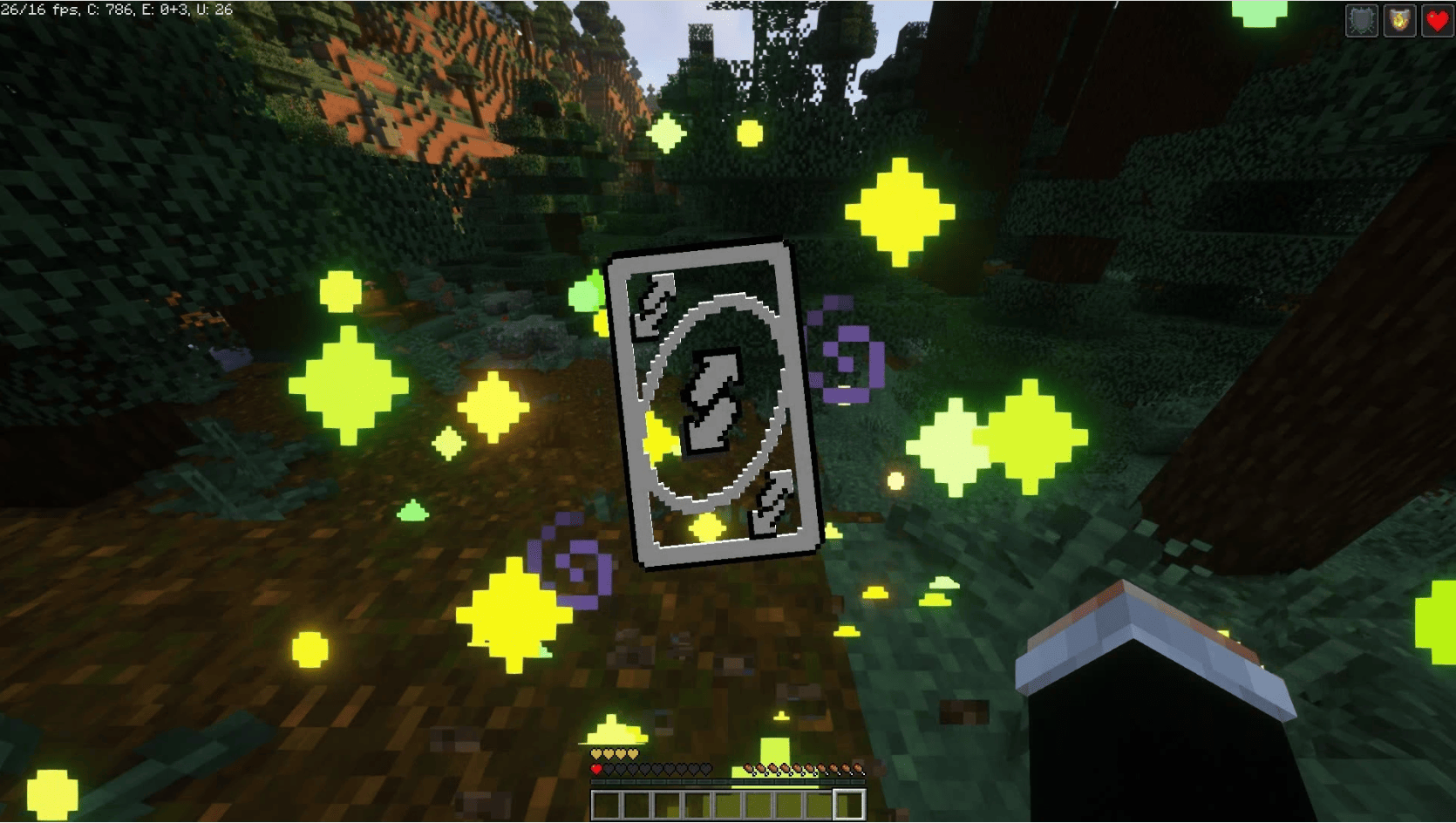Toggle selection to the first hotbar slot
This screenshot has width=1456, height=823.
(x=606, y=805)
